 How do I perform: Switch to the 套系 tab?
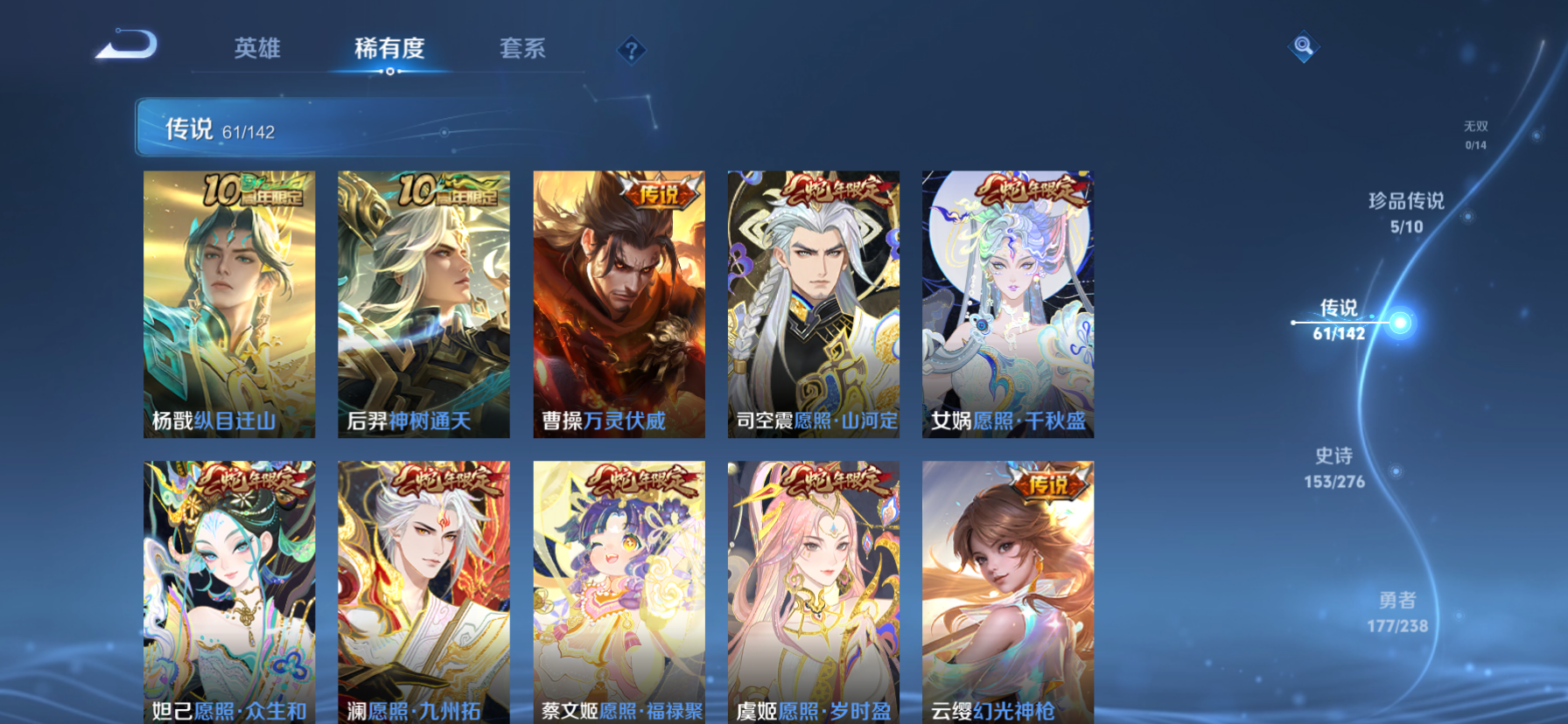[523, 50]
